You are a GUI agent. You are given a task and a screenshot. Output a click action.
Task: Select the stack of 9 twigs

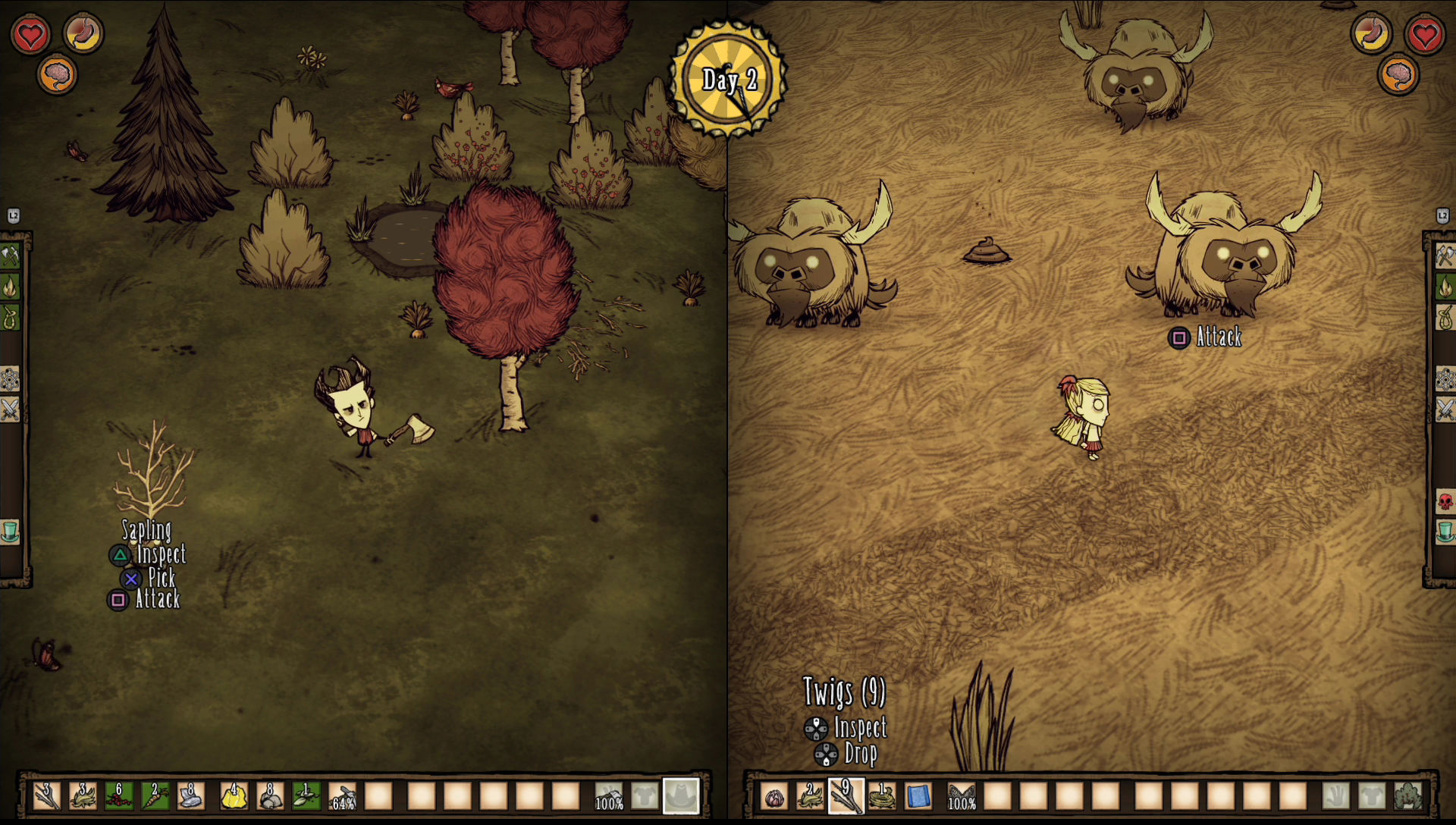(x=845, y=796)
